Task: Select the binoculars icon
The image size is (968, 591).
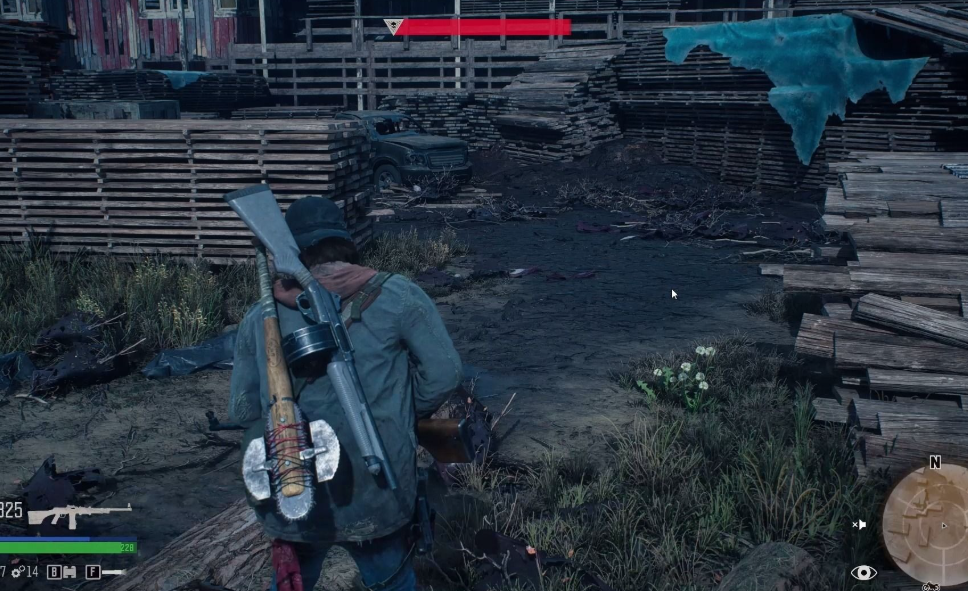Action: [68, 572]
